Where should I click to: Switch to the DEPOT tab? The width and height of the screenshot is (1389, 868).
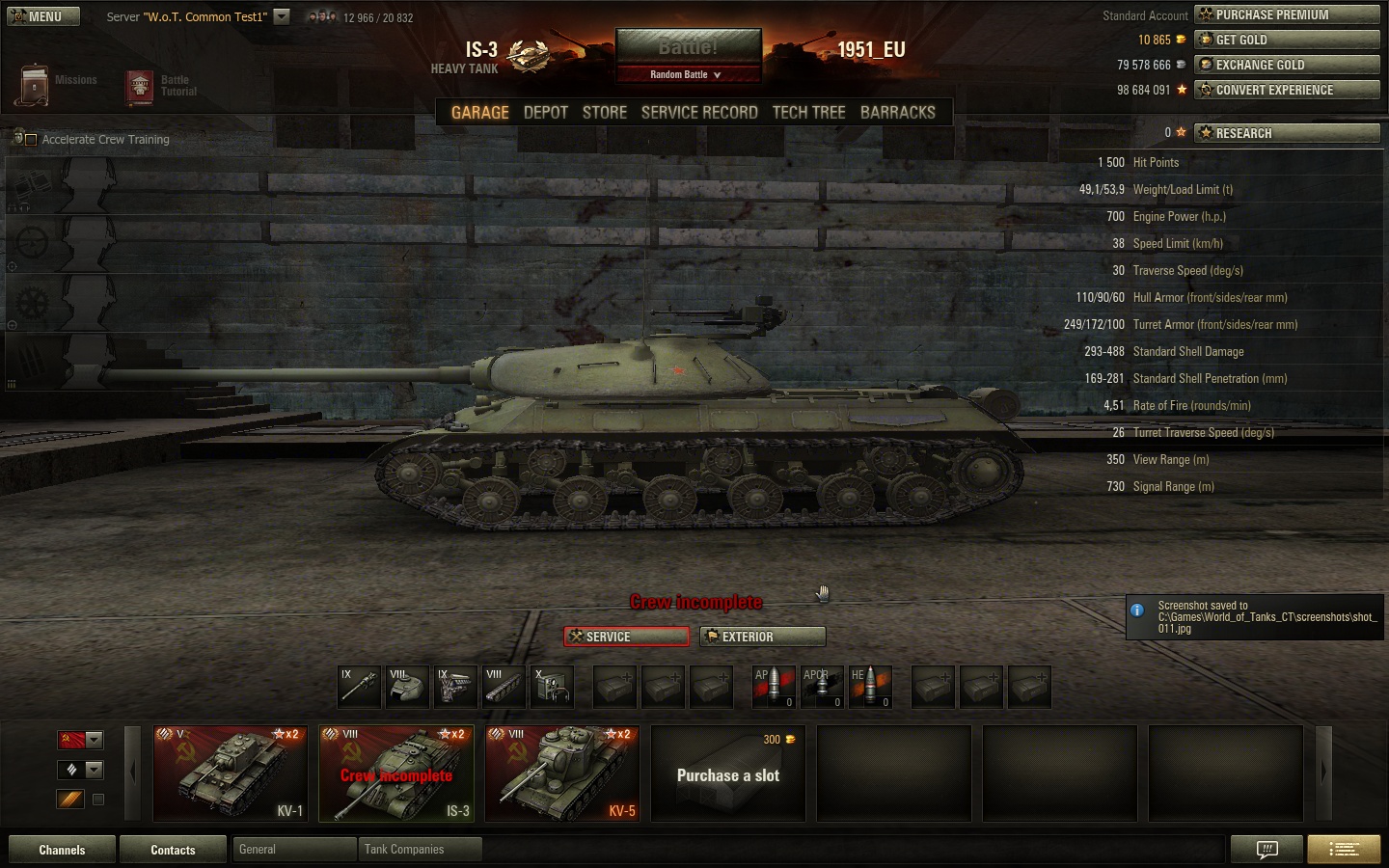tap(545, 112)
